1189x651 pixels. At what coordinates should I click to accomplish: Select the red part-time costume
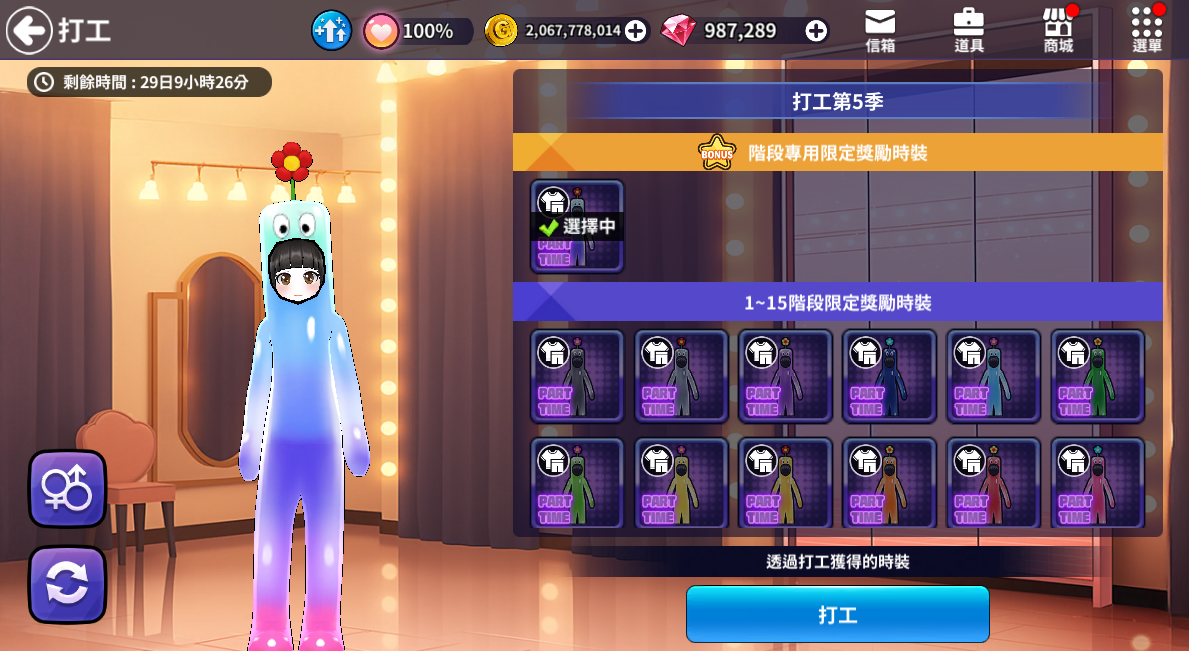pos(993,483)
